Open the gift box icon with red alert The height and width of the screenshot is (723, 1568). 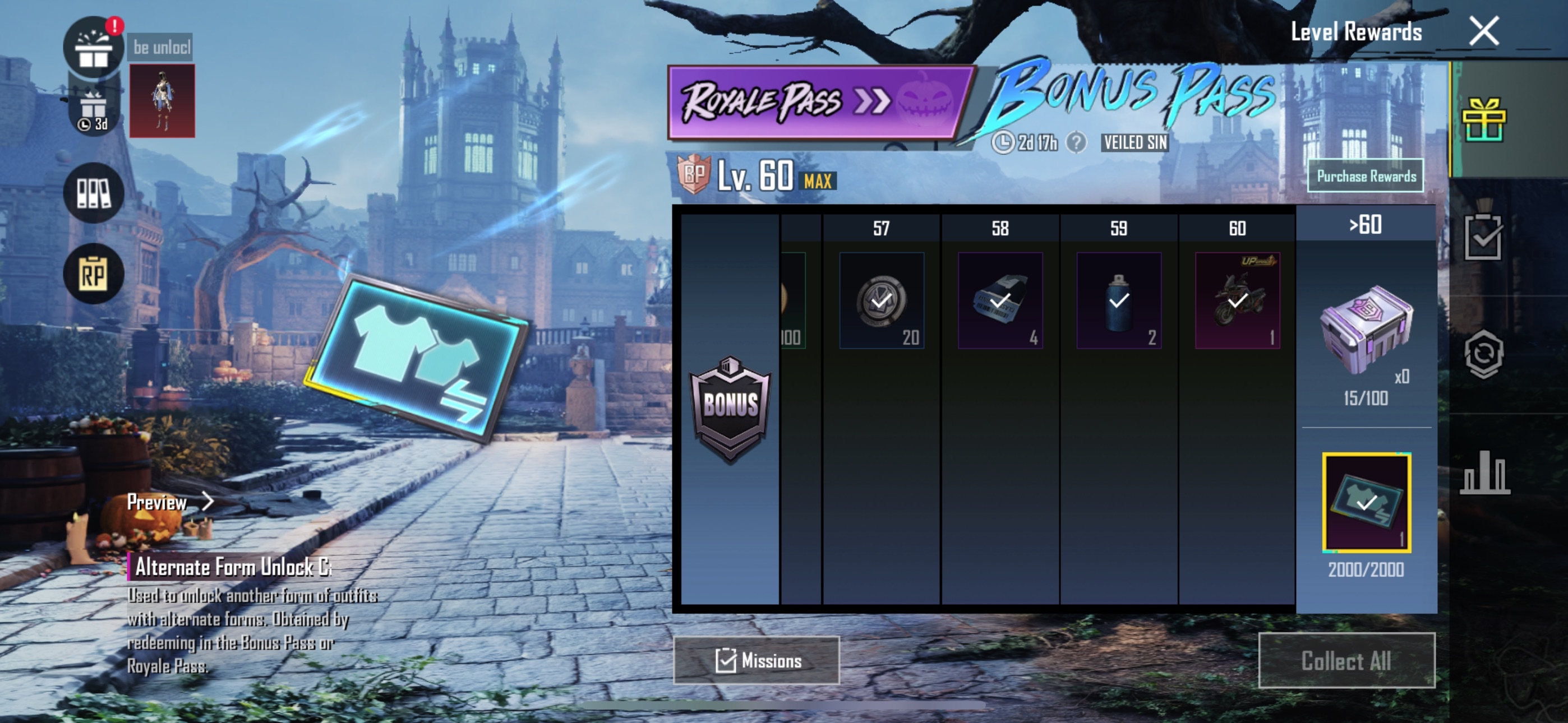[94, 48]
